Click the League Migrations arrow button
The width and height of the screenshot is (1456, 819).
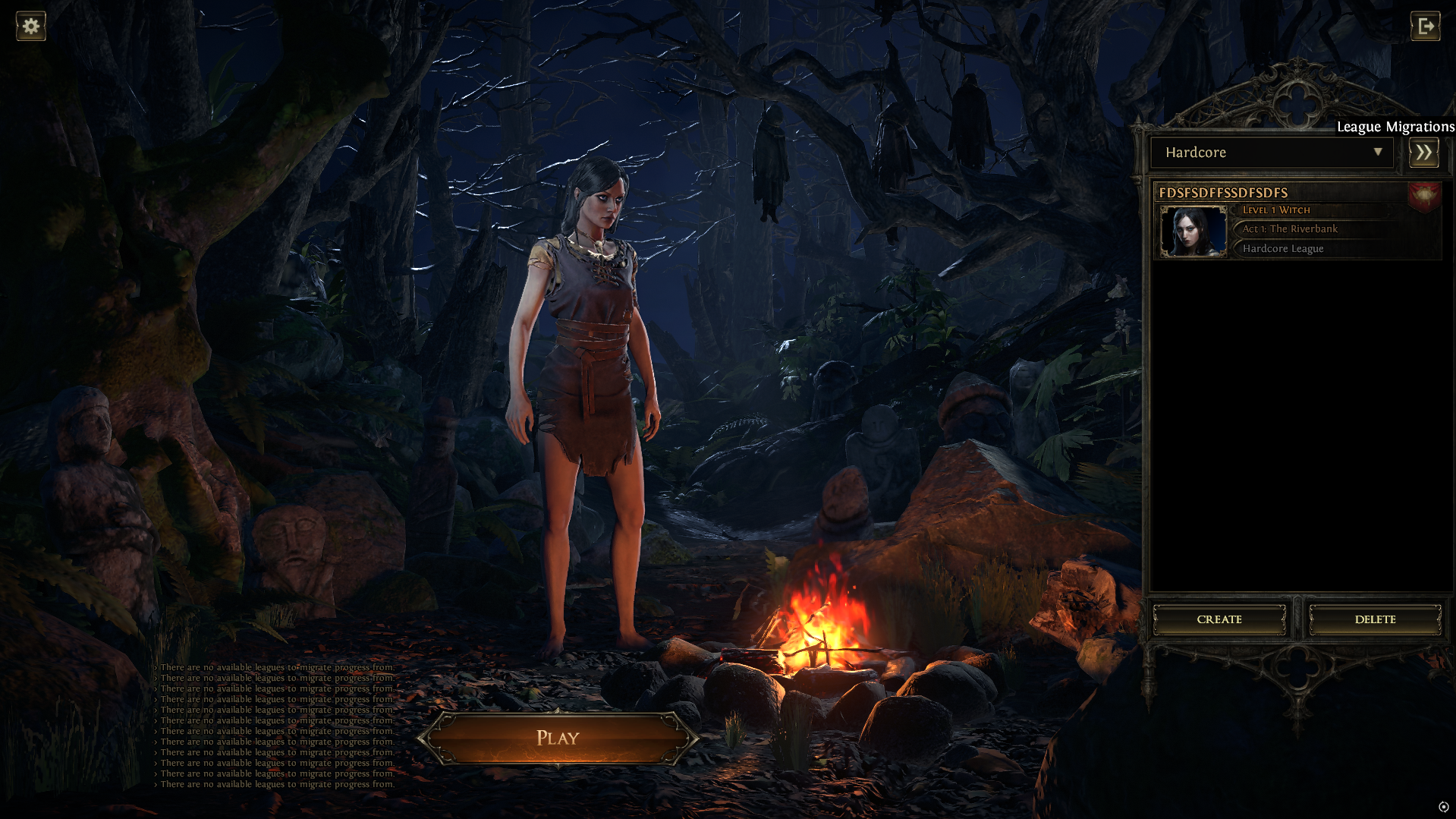coord(1424,153)
